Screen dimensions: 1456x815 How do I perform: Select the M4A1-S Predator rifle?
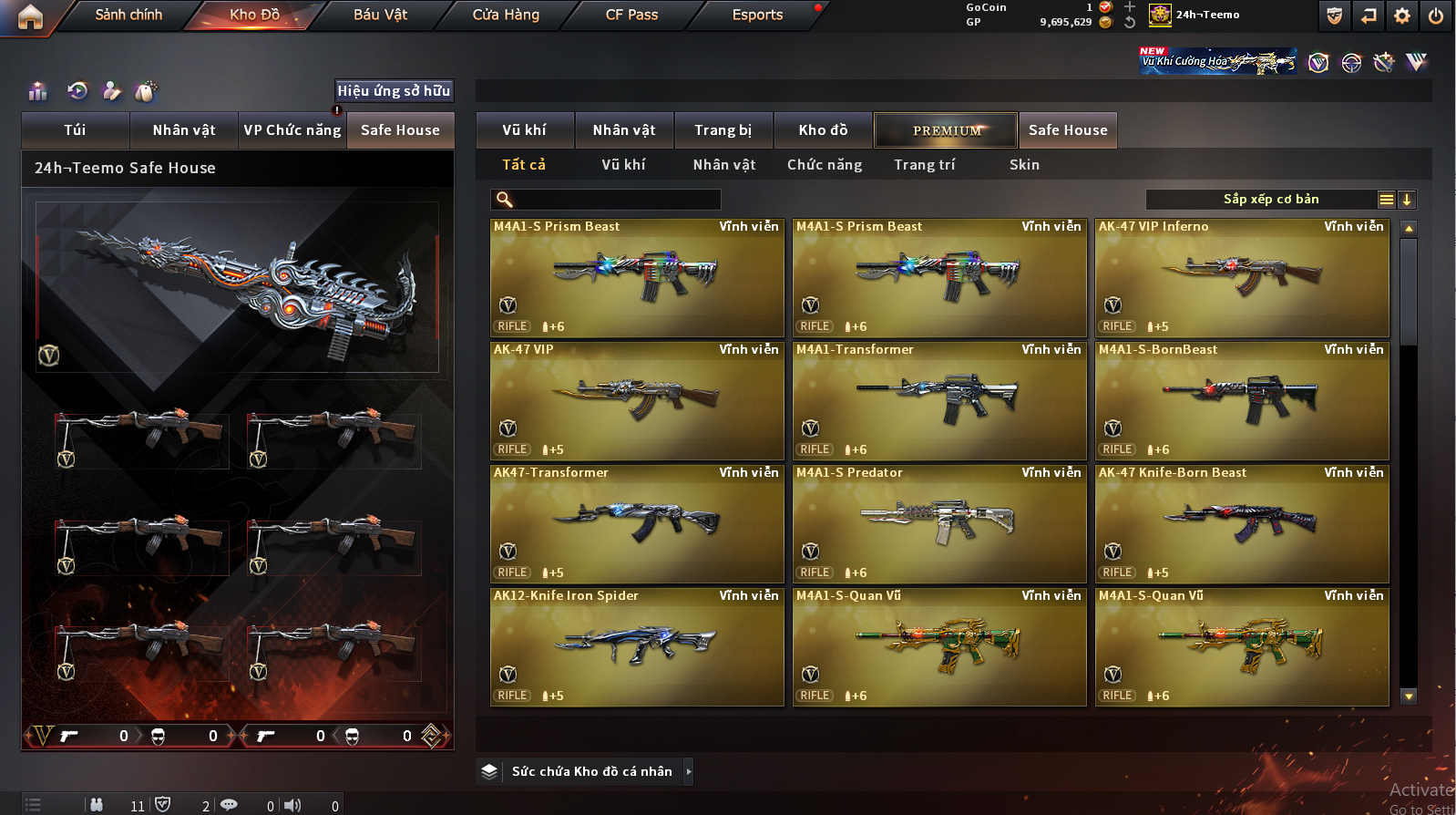[x=938, y=524]
